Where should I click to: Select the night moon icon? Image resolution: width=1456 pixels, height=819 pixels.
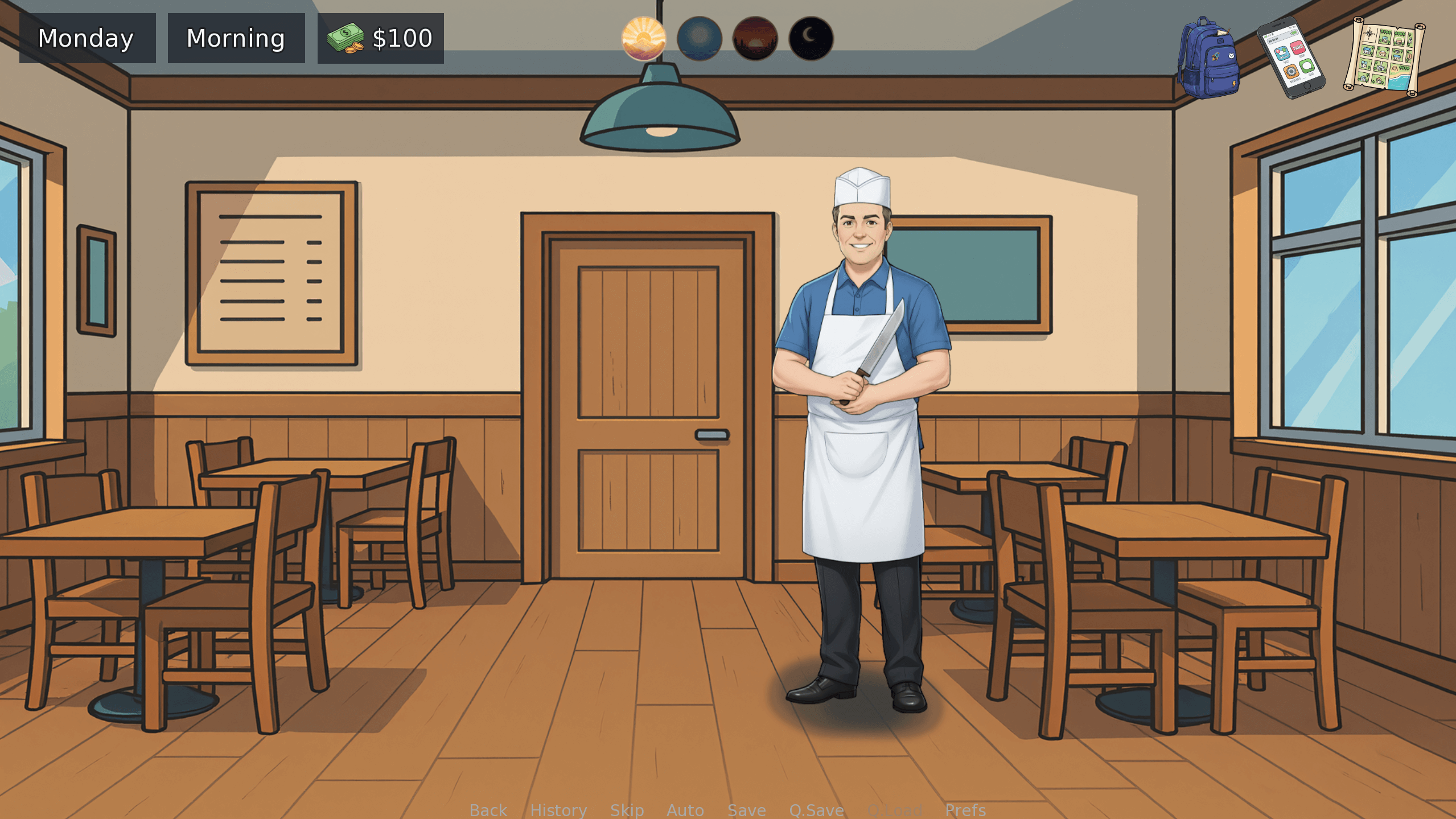(811, 39)
